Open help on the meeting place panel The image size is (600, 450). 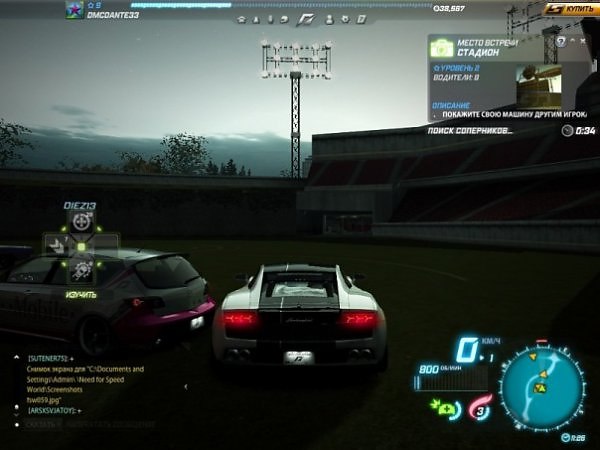click(561, 41)
